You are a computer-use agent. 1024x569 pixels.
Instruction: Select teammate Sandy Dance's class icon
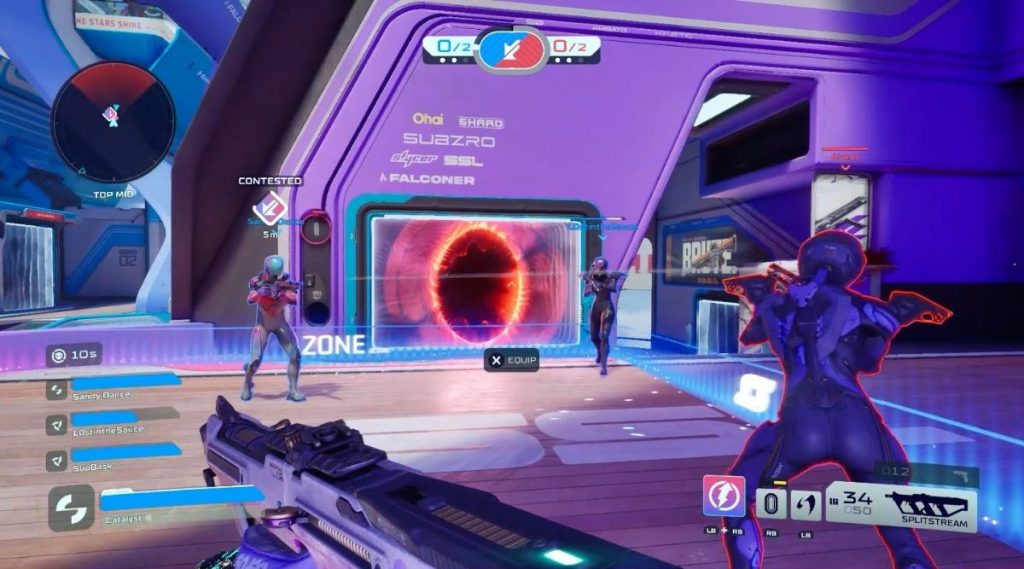tap(57, 389)
